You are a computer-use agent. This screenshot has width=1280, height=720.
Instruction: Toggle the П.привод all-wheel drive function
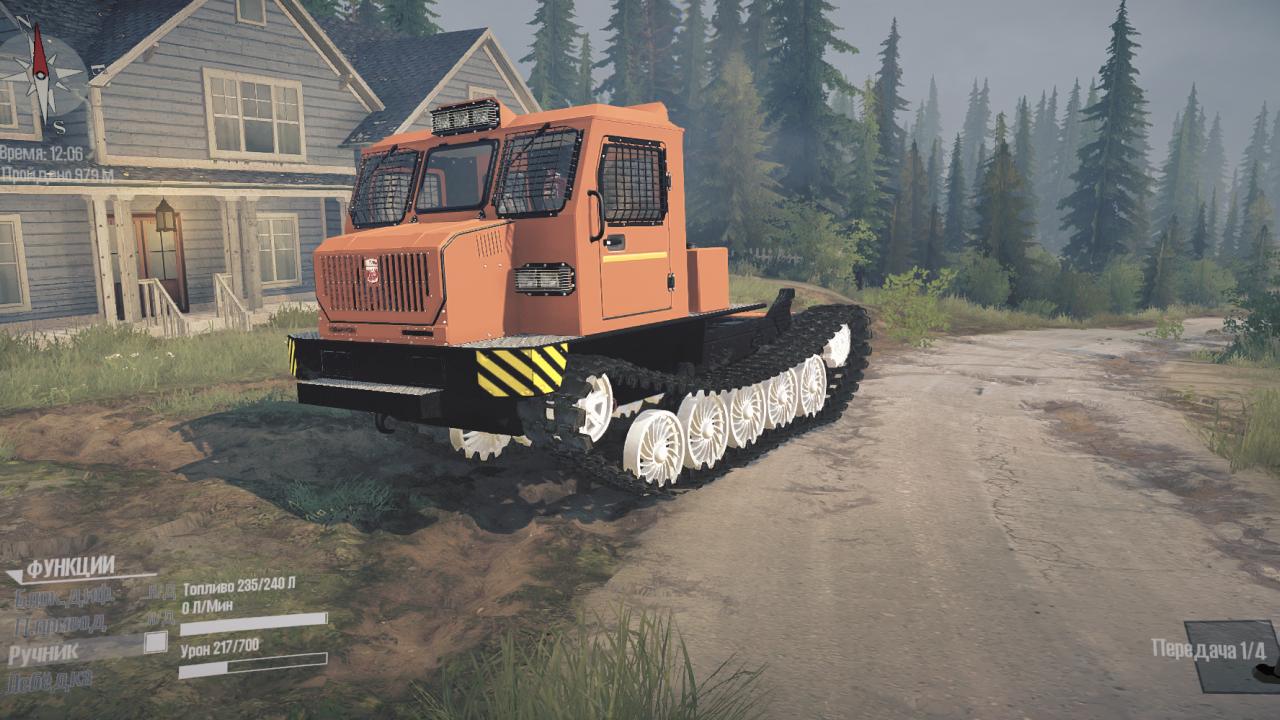coord(60,624)
